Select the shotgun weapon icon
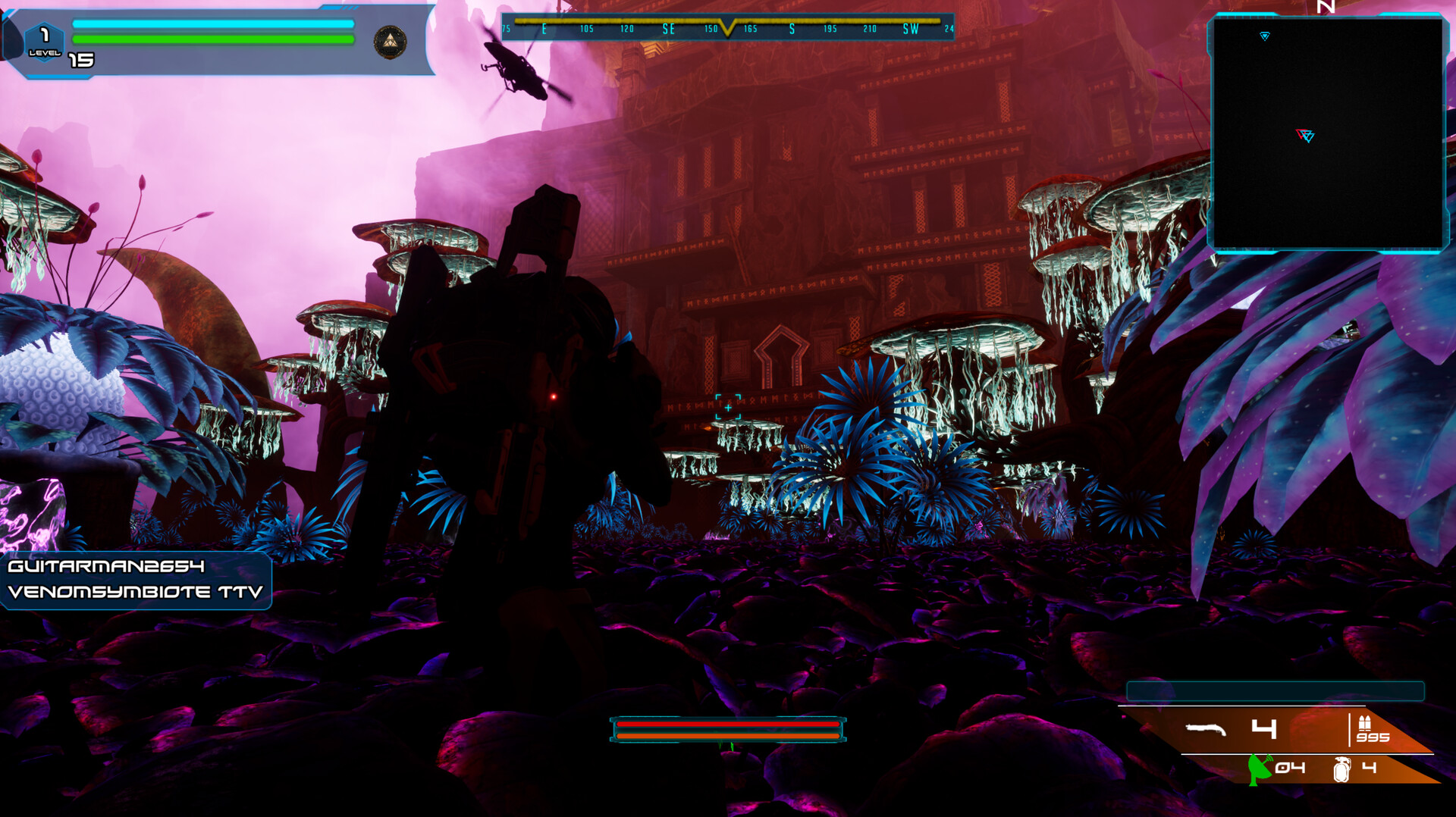 1205,729
